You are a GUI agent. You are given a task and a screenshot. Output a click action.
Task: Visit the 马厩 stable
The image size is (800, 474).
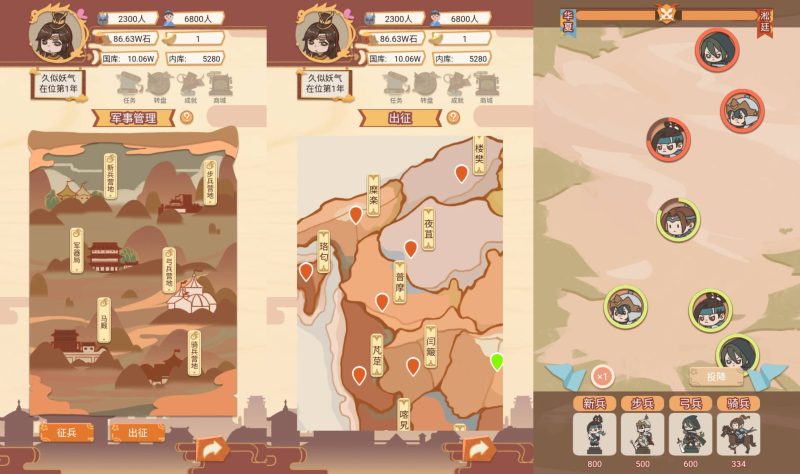point(103,320)
